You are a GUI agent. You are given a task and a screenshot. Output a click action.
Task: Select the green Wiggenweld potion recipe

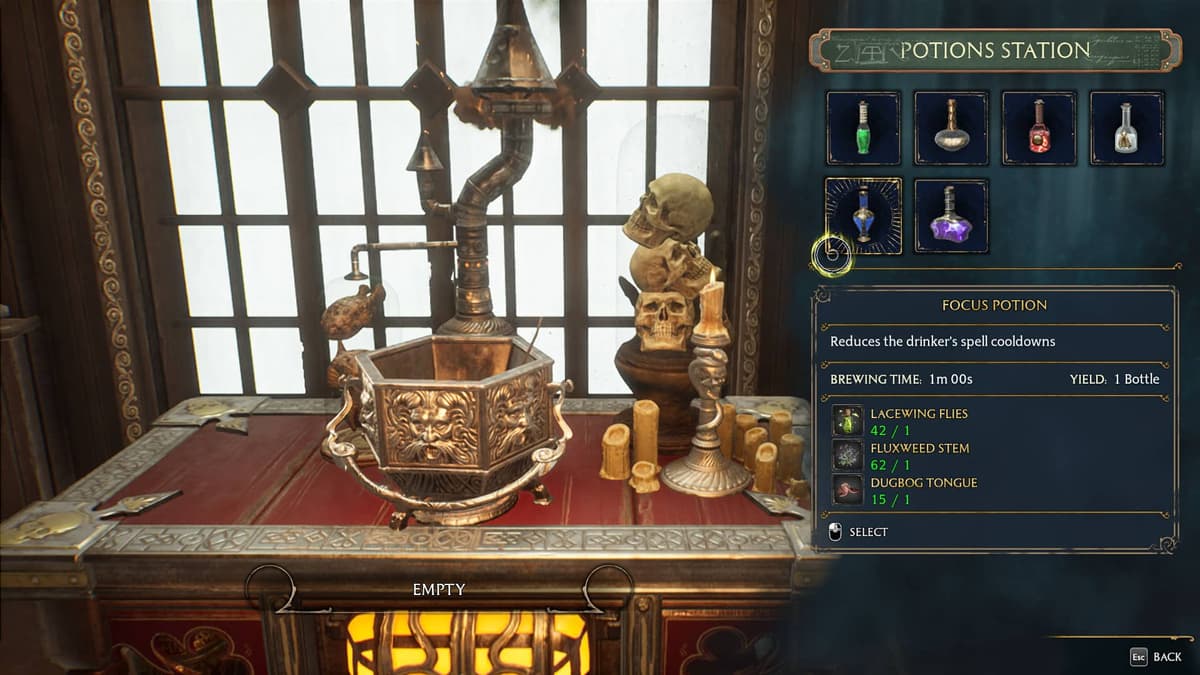coord(863,128)
